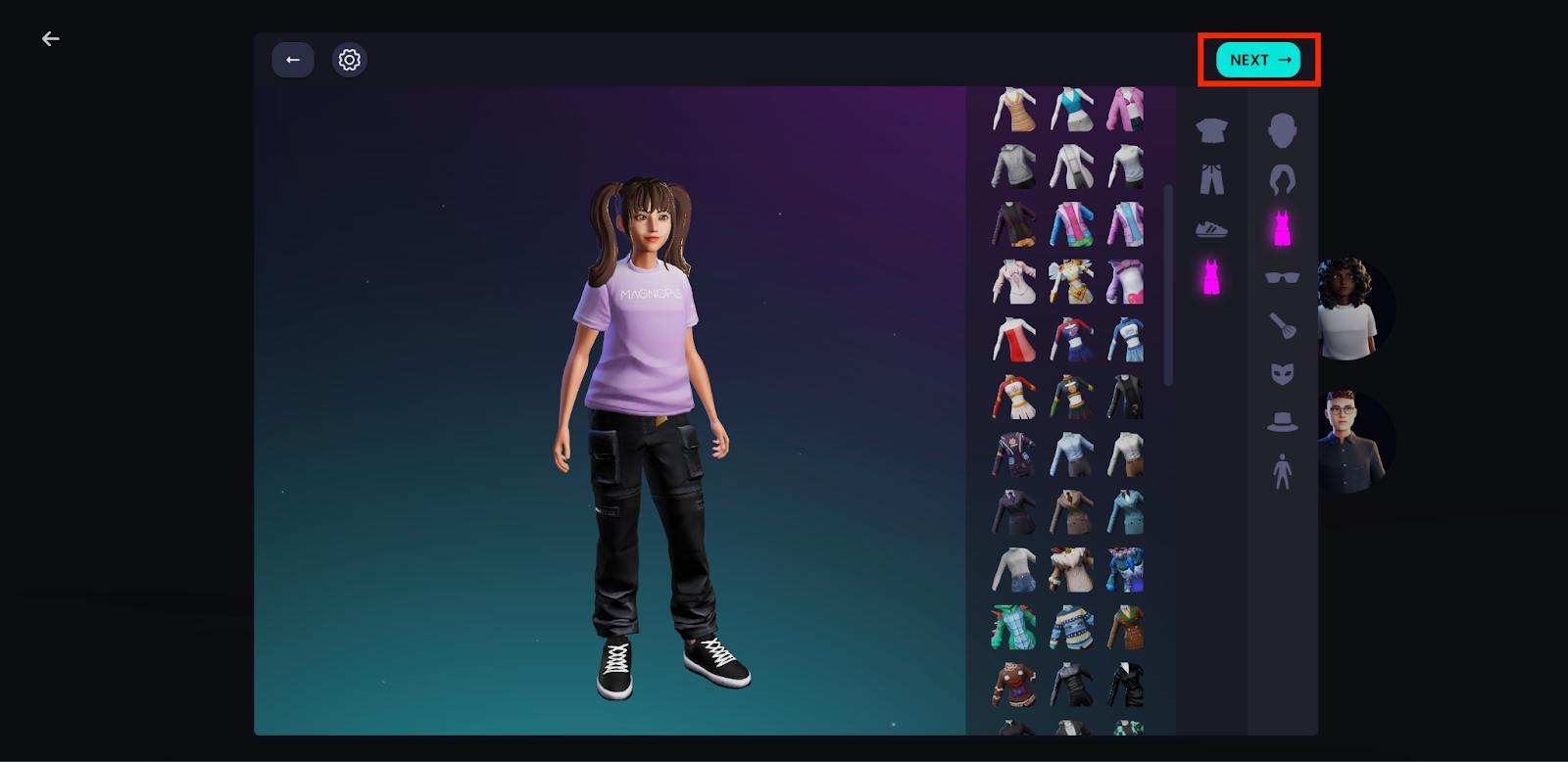Select the head shape category
The width and height of the screenshot is (1568, 762).
click(1282, 130)
